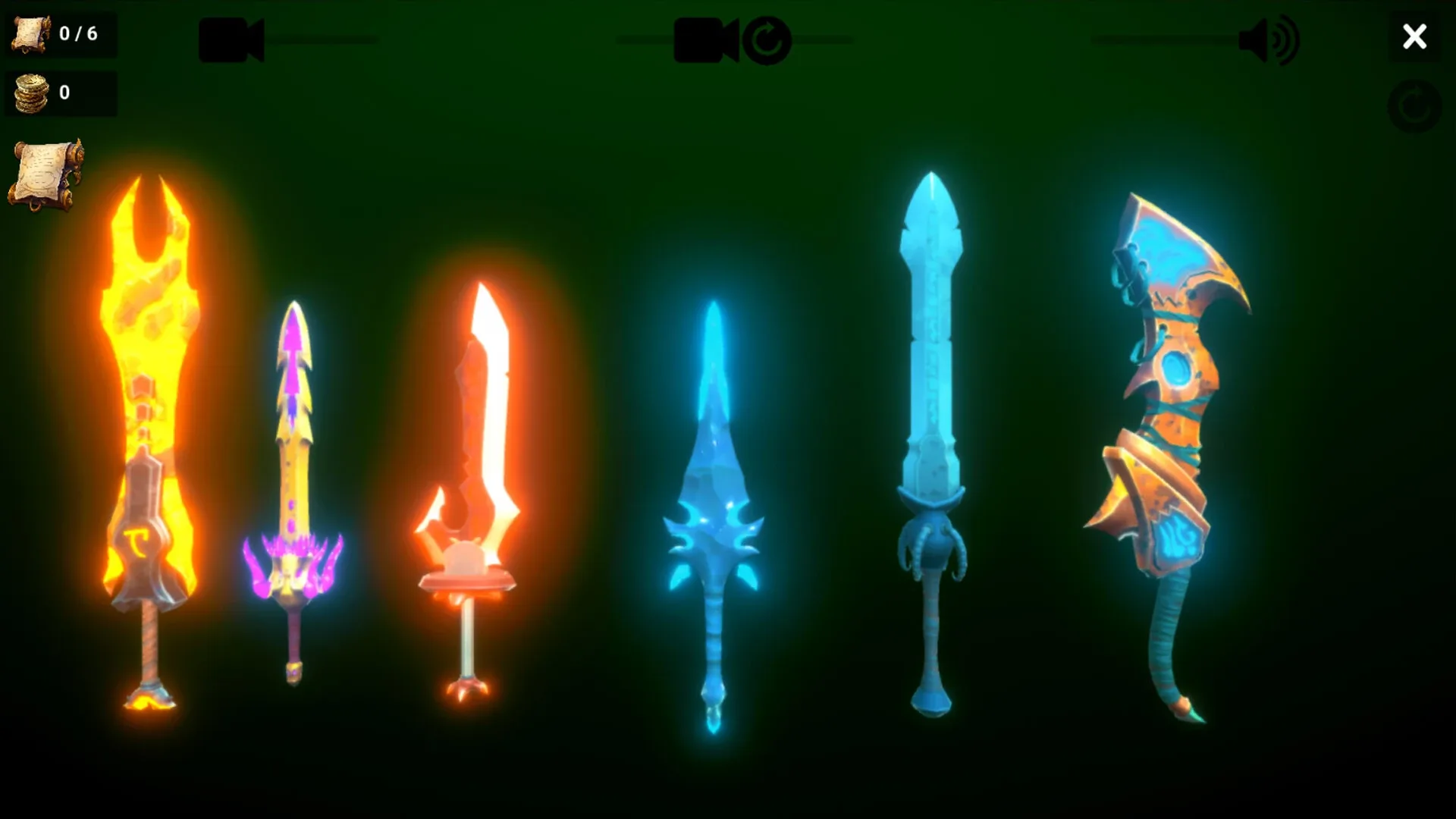Open the 0/6 scrolls progress panel
The width and height of the screenshot is (1456, 819).
[61, 34]
